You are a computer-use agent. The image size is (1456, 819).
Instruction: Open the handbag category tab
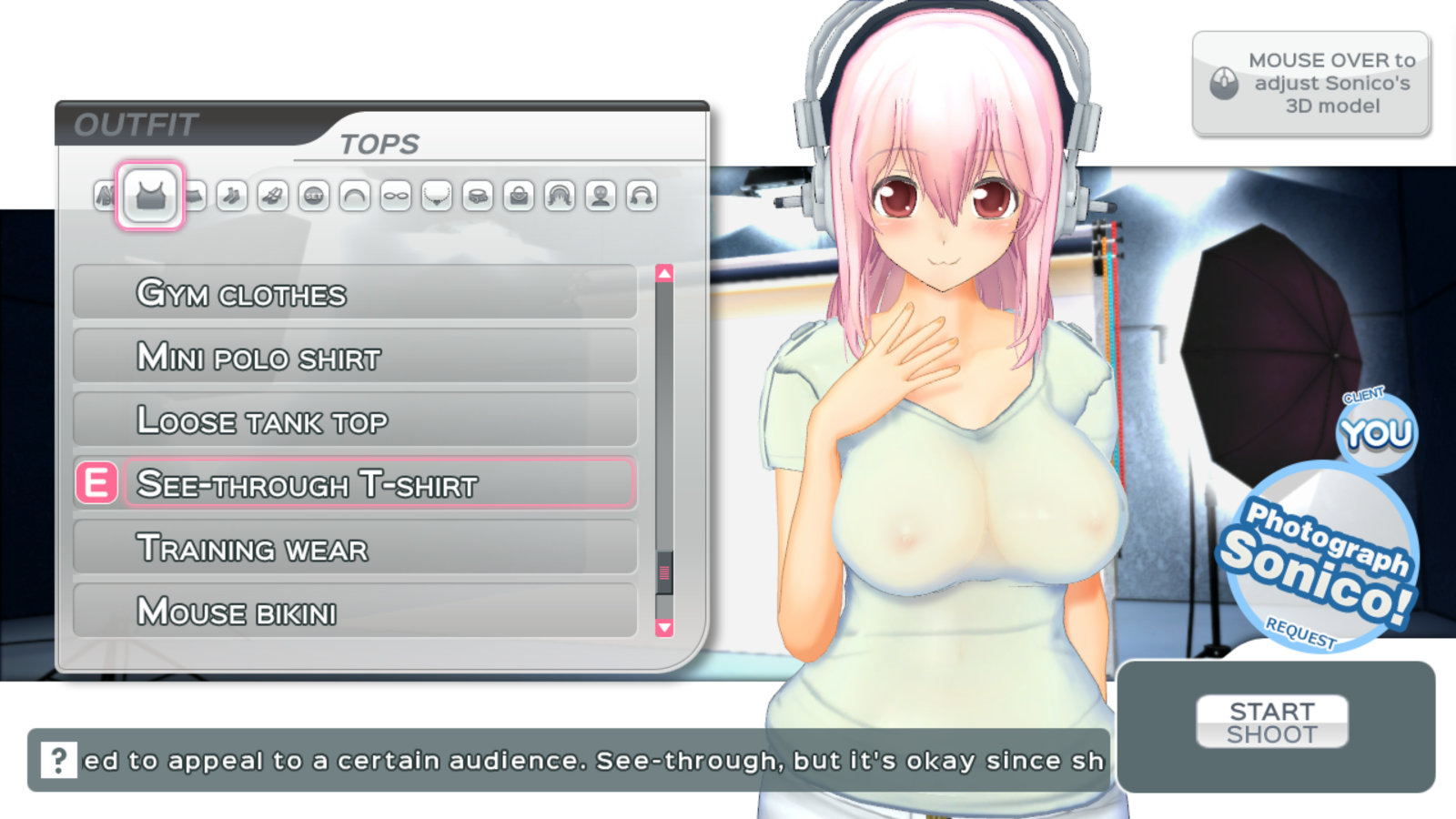coord(519,196)
